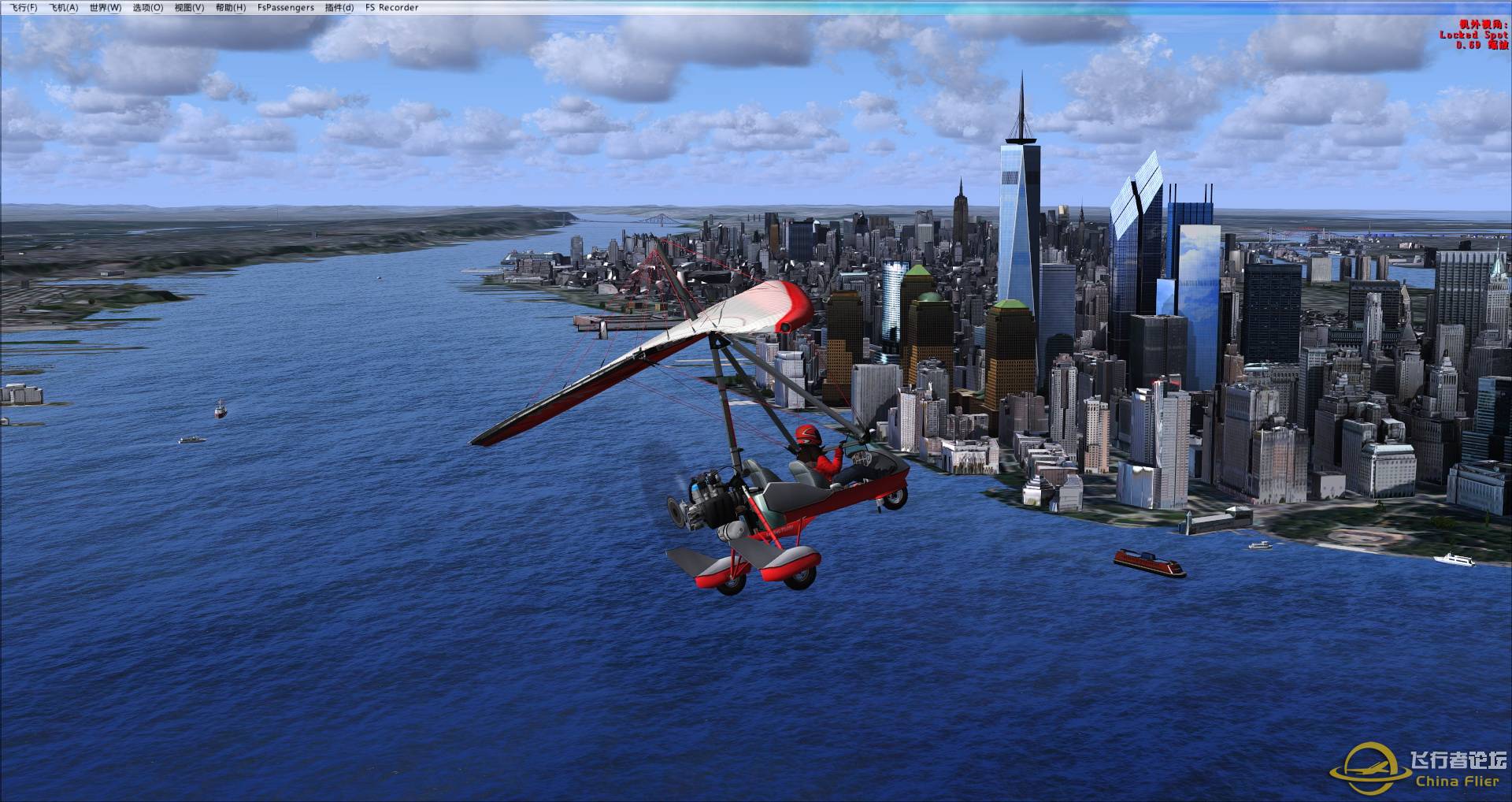This screenshot has height=802, width=1512.
Task: Open the FsPassengers menu
Action: (285, 8)
